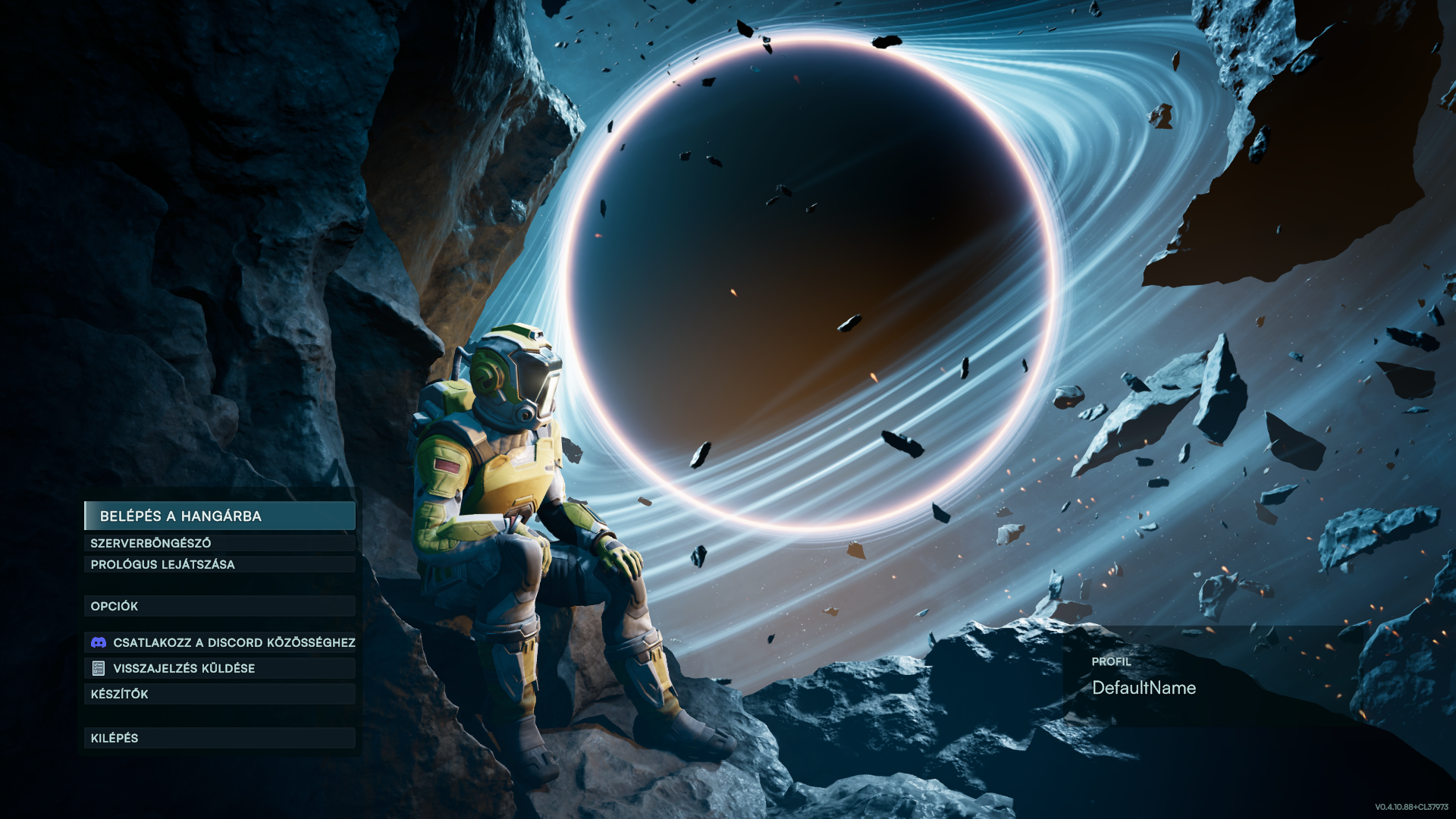1456x819 pixels.
Task: Choose Prológus lejátszása to play prologue
Action: point(219,564)
